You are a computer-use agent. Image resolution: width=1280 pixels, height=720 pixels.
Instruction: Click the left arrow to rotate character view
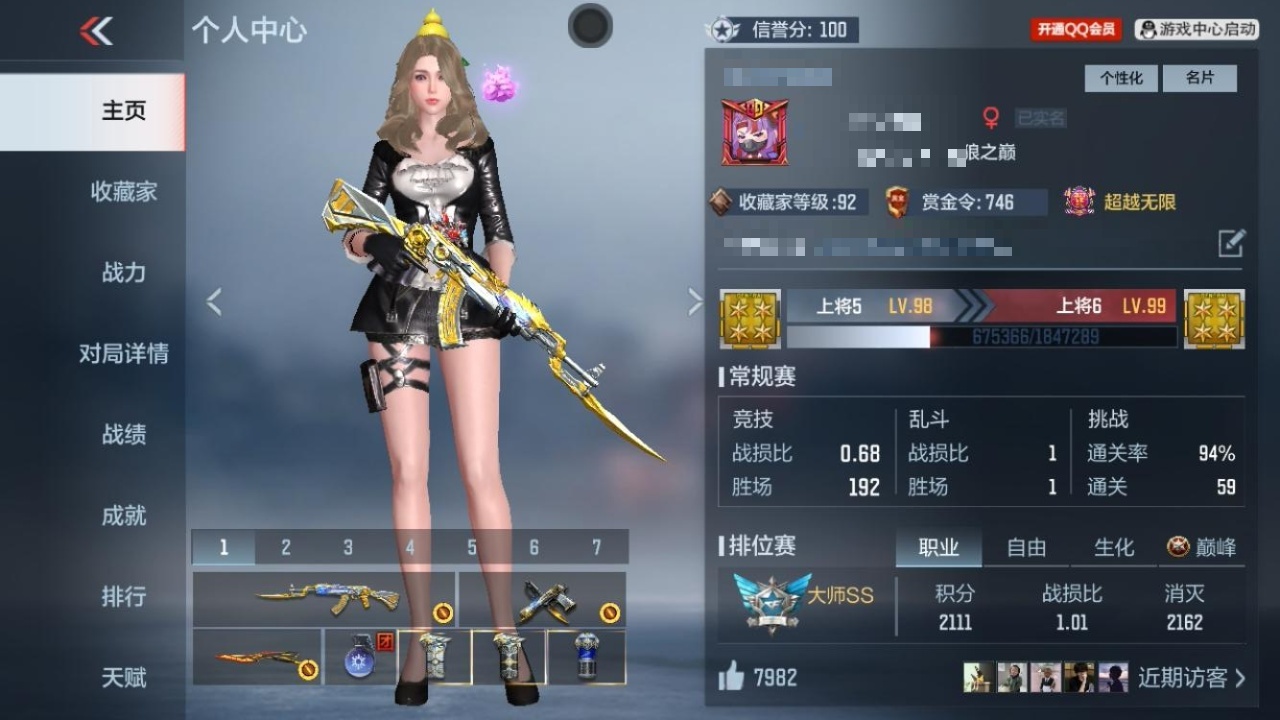[212, 300]
